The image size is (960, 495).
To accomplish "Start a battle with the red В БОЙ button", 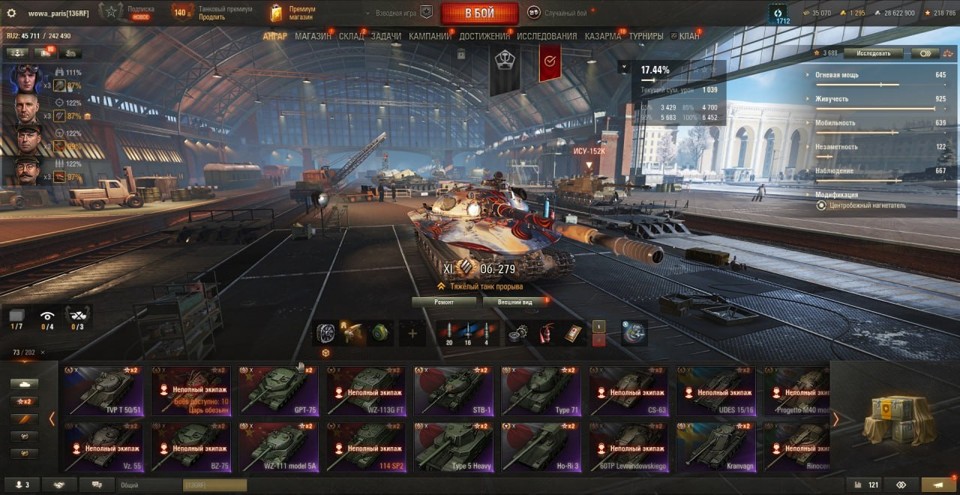I will (479, 13).
